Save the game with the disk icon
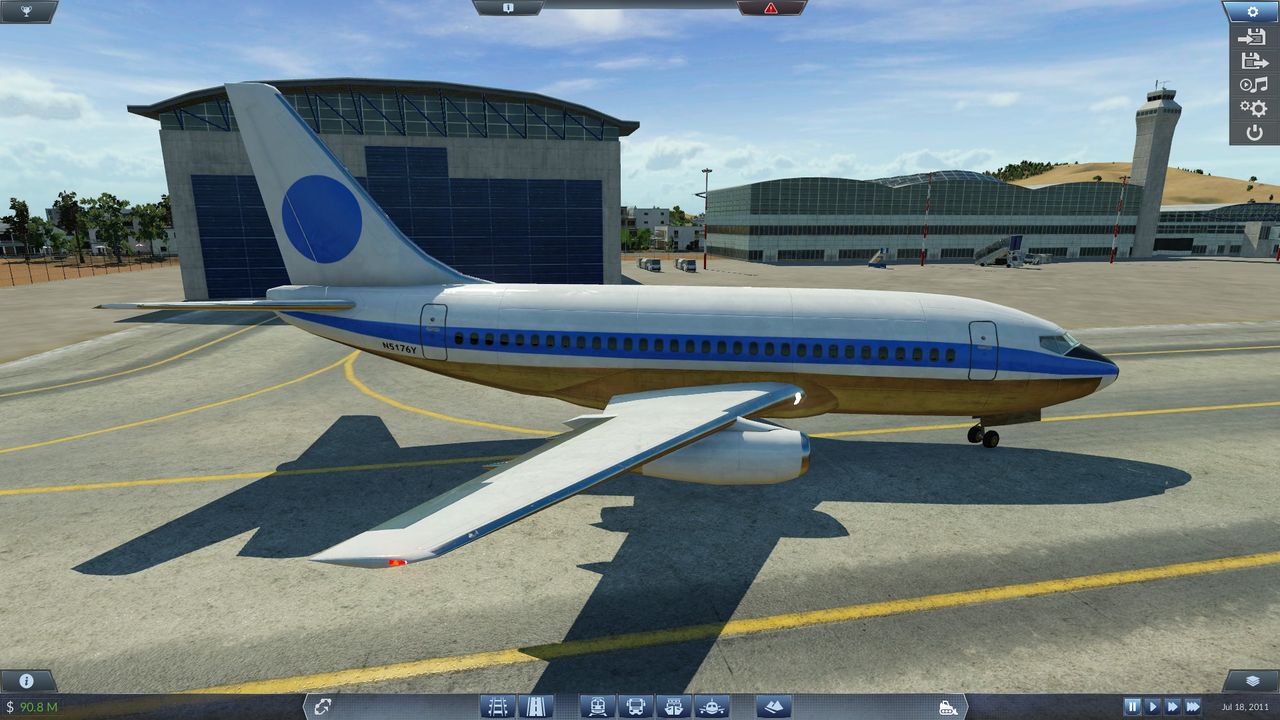 click(1253, 37)
